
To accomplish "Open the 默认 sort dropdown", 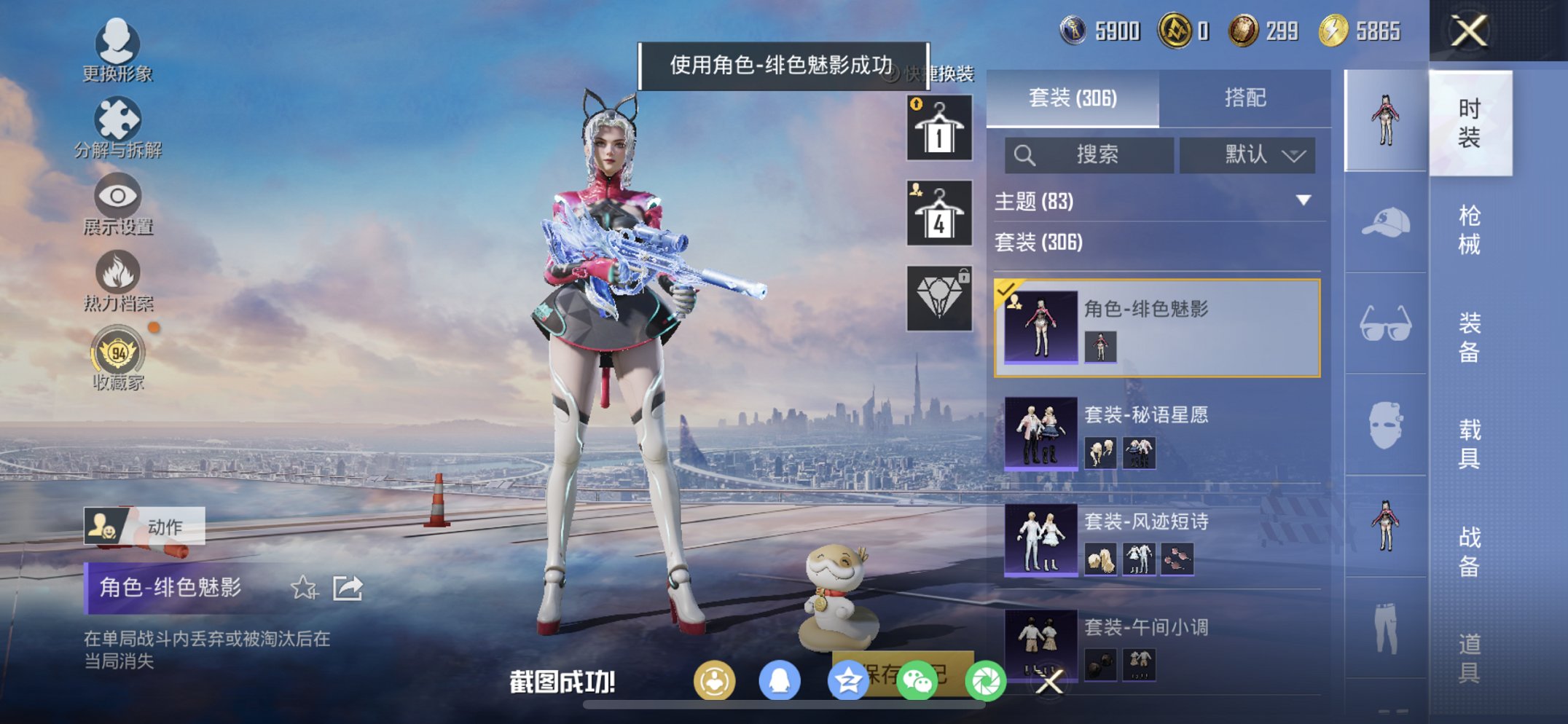I will 1247,154.
